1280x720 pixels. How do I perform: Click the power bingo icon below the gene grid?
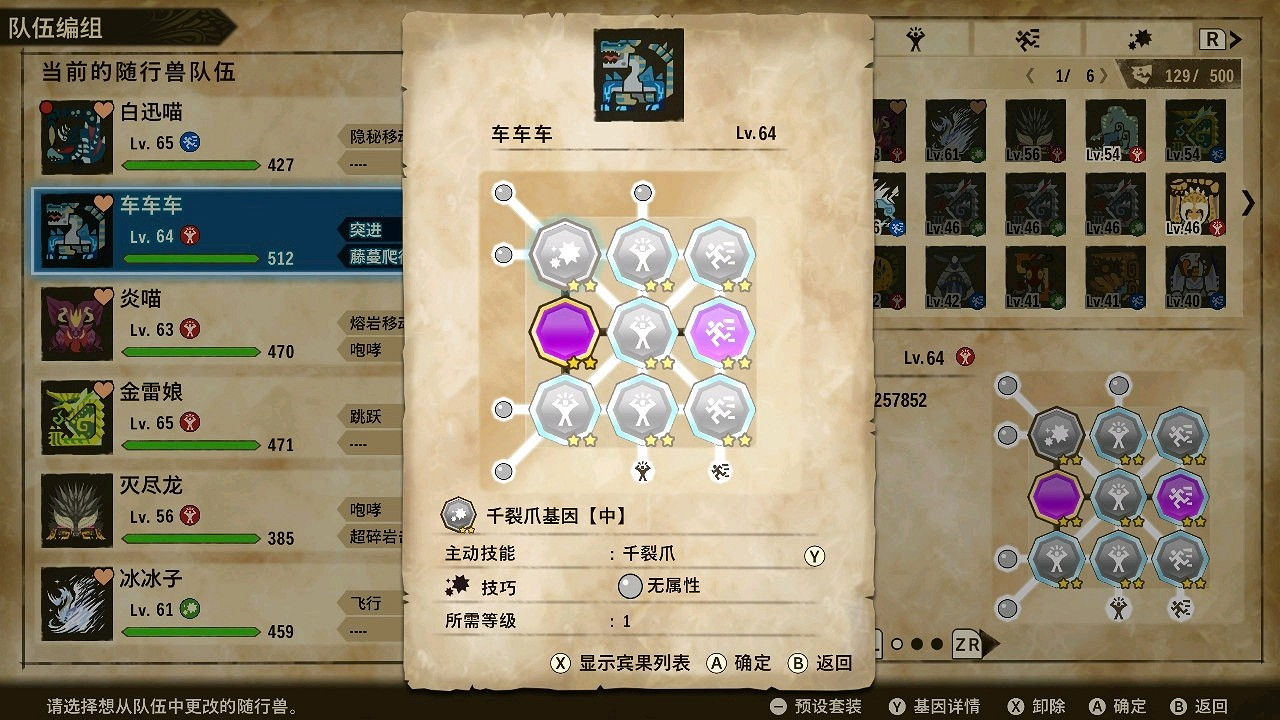644,470
